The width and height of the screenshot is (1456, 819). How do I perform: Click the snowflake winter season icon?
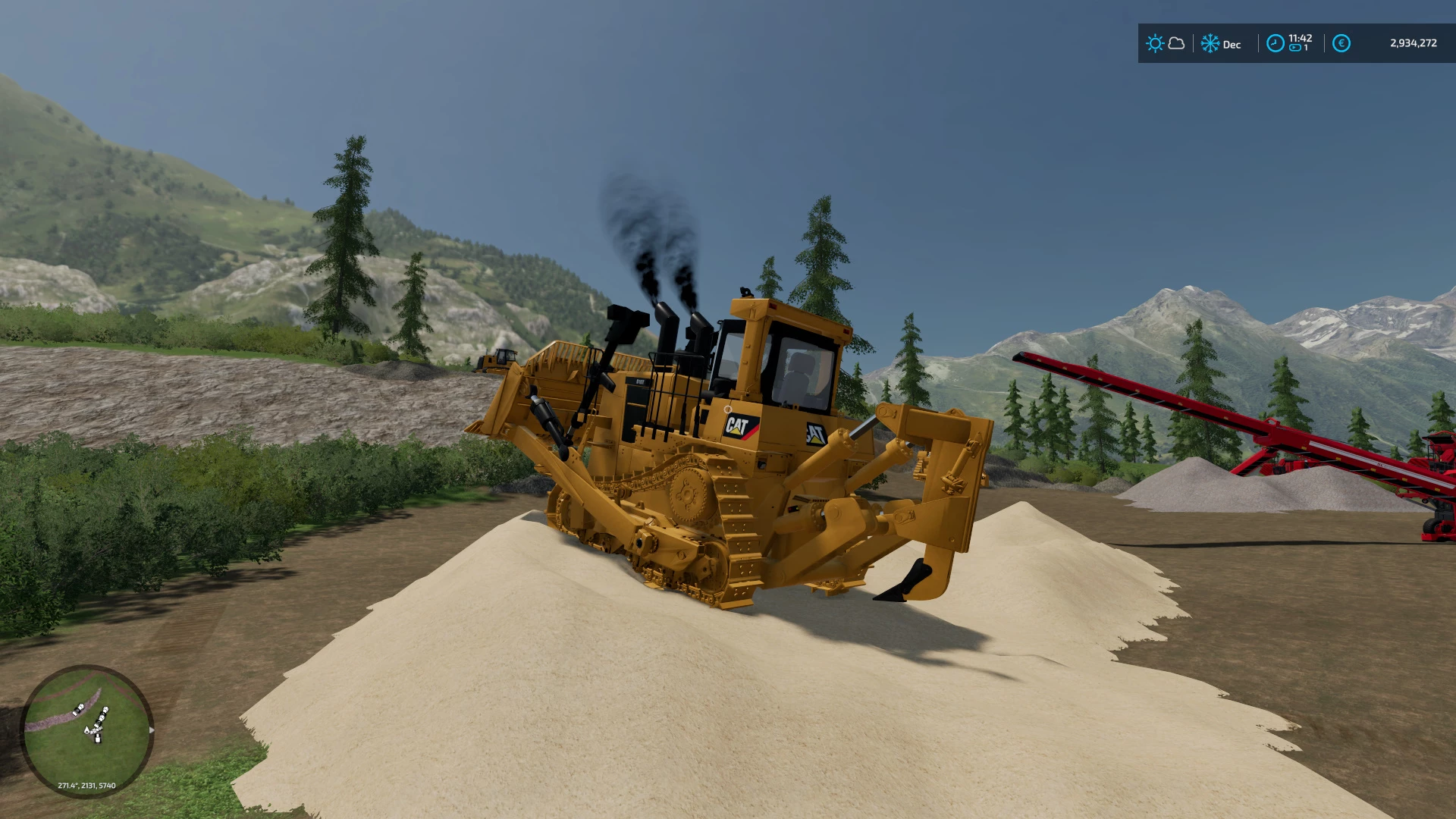(x=1210, y=43)
